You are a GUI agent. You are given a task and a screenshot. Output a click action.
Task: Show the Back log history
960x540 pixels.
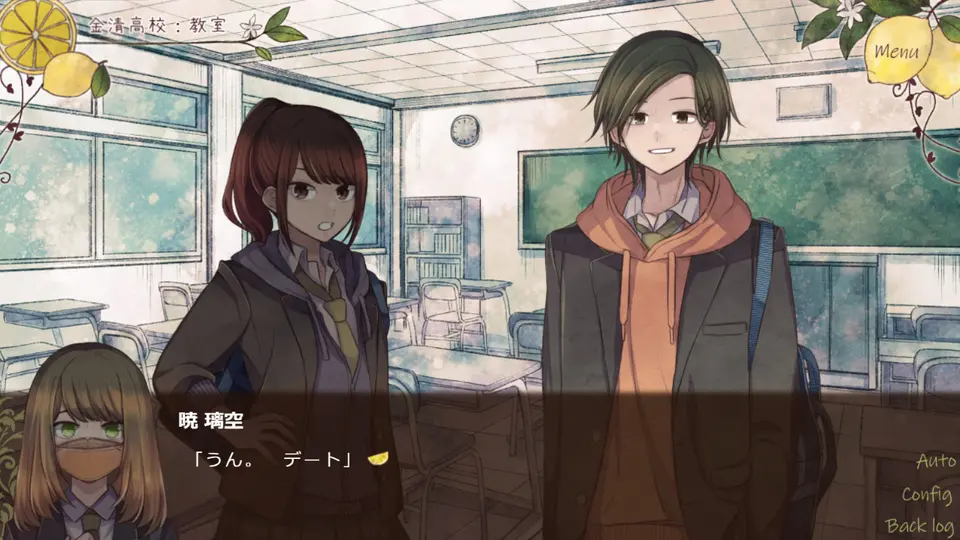click(920, 525)
